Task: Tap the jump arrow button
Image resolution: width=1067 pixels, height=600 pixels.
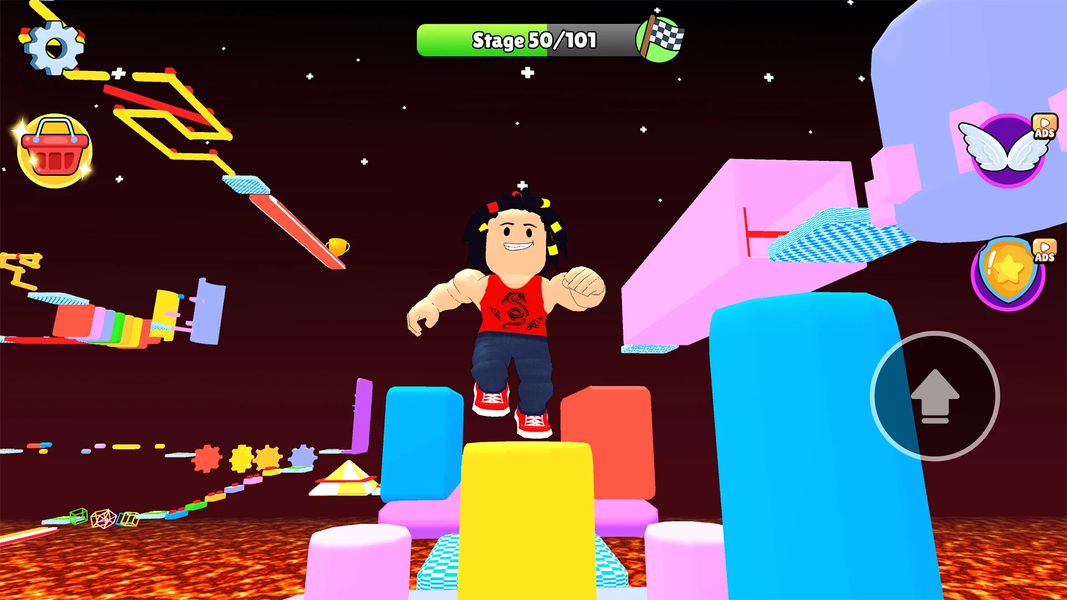Action: (935, 395)
